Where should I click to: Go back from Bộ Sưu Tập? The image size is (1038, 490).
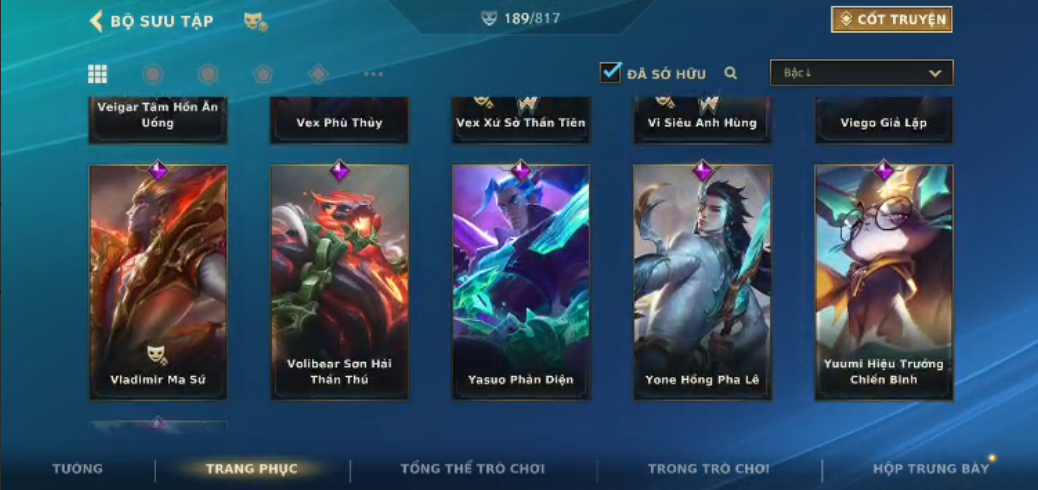point(97,21)
